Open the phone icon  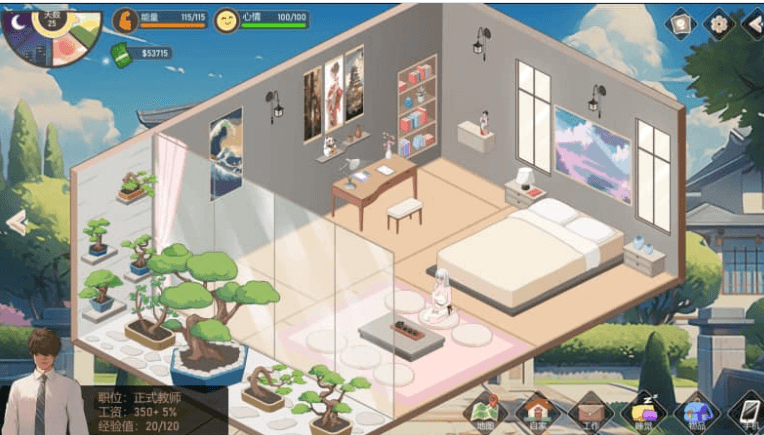tap(746, 412)
